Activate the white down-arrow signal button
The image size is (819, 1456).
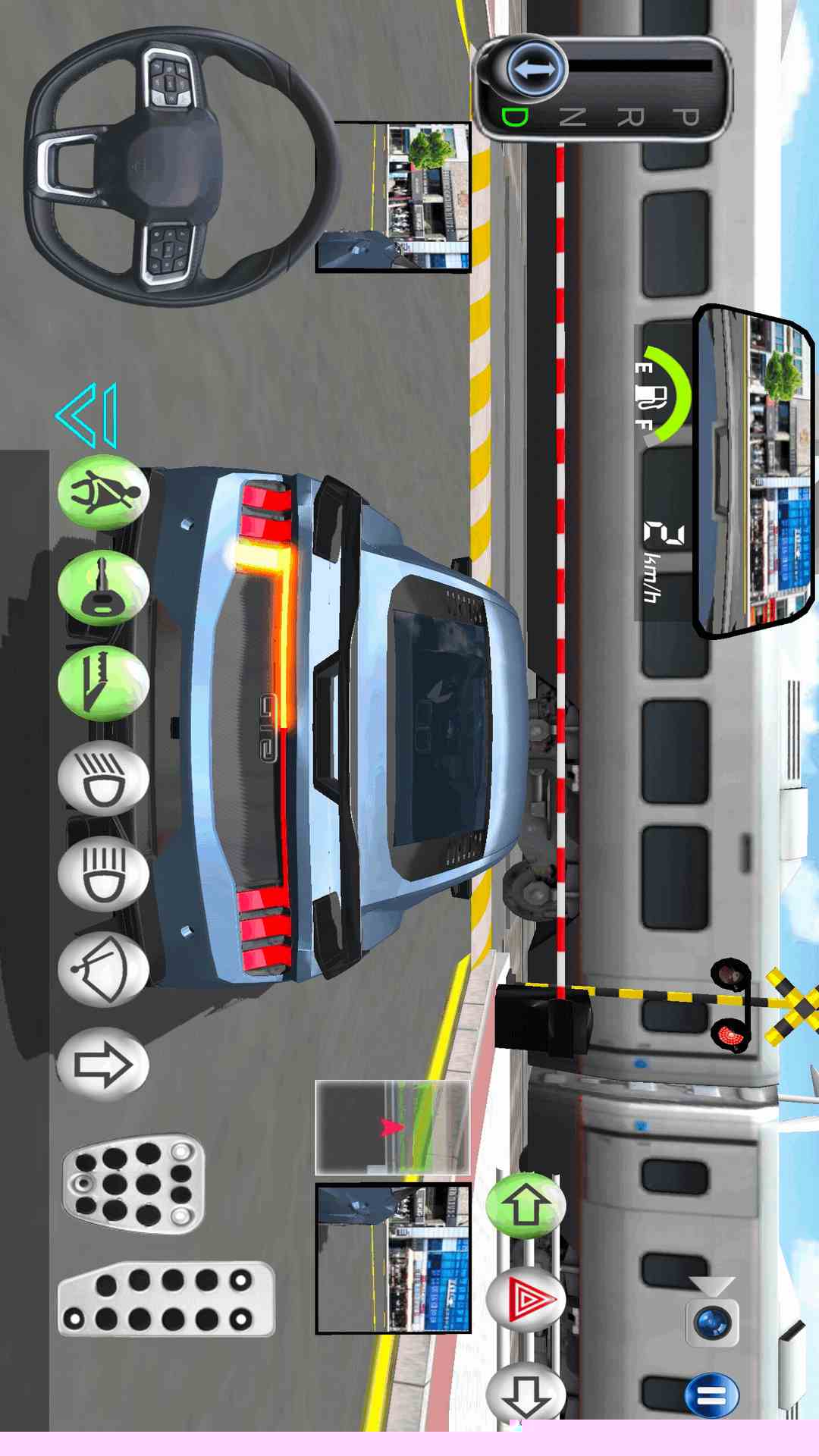tap(526, 1394)
